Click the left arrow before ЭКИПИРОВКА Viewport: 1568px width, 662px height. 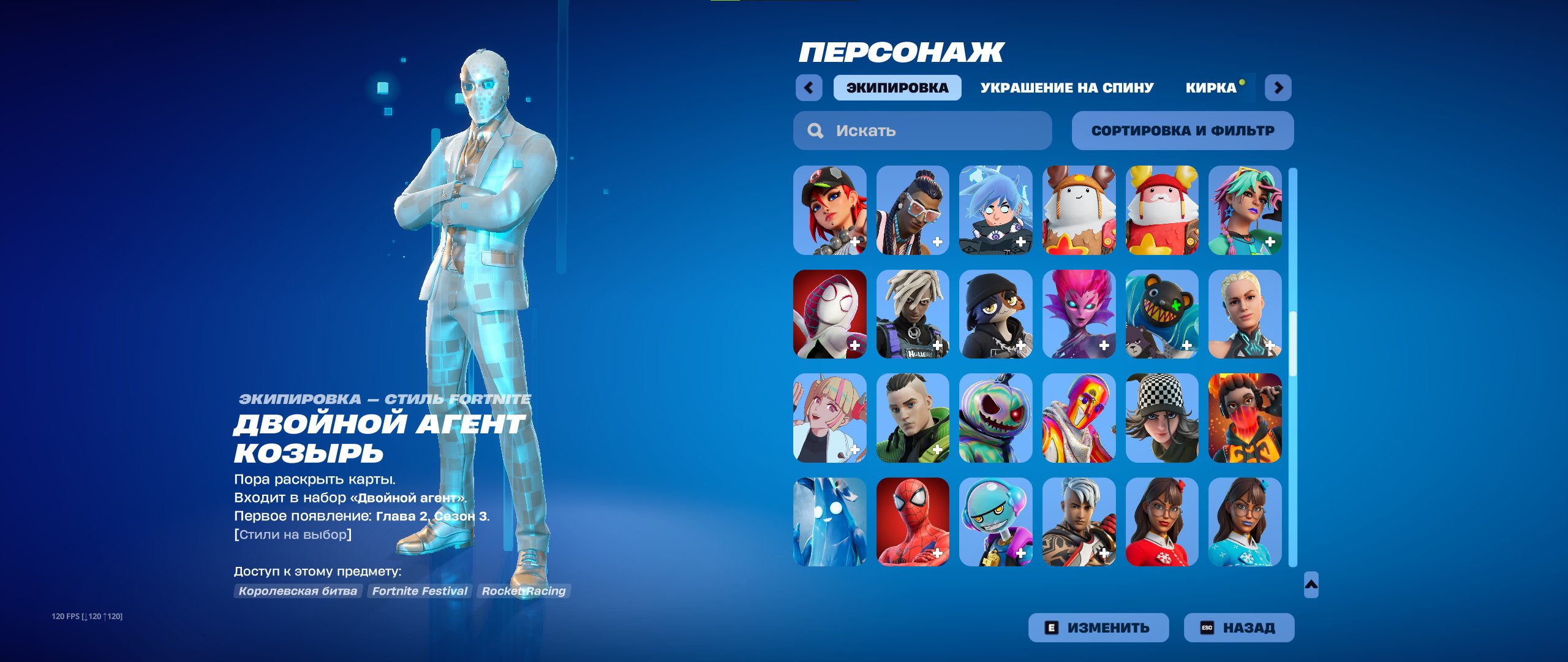[809, 88]
